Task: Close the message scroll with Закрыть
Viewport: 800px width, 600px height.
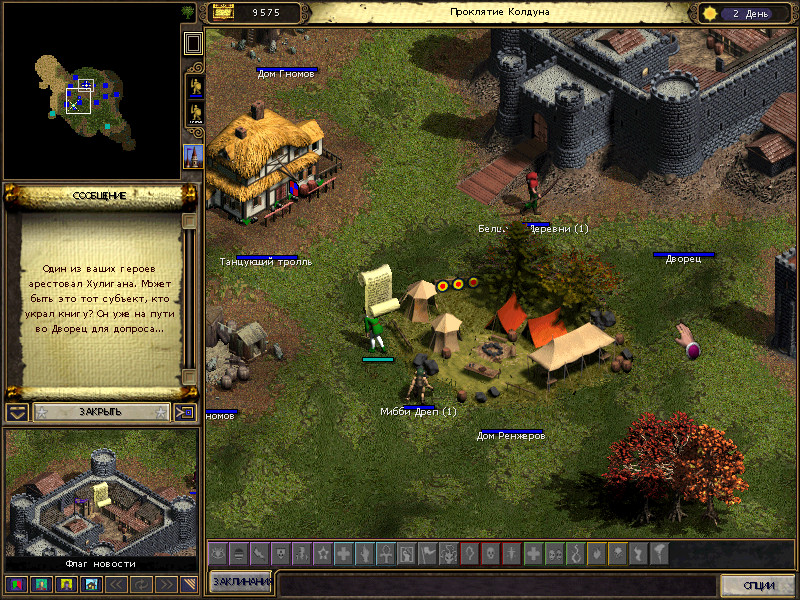Action: click(99, 411)
